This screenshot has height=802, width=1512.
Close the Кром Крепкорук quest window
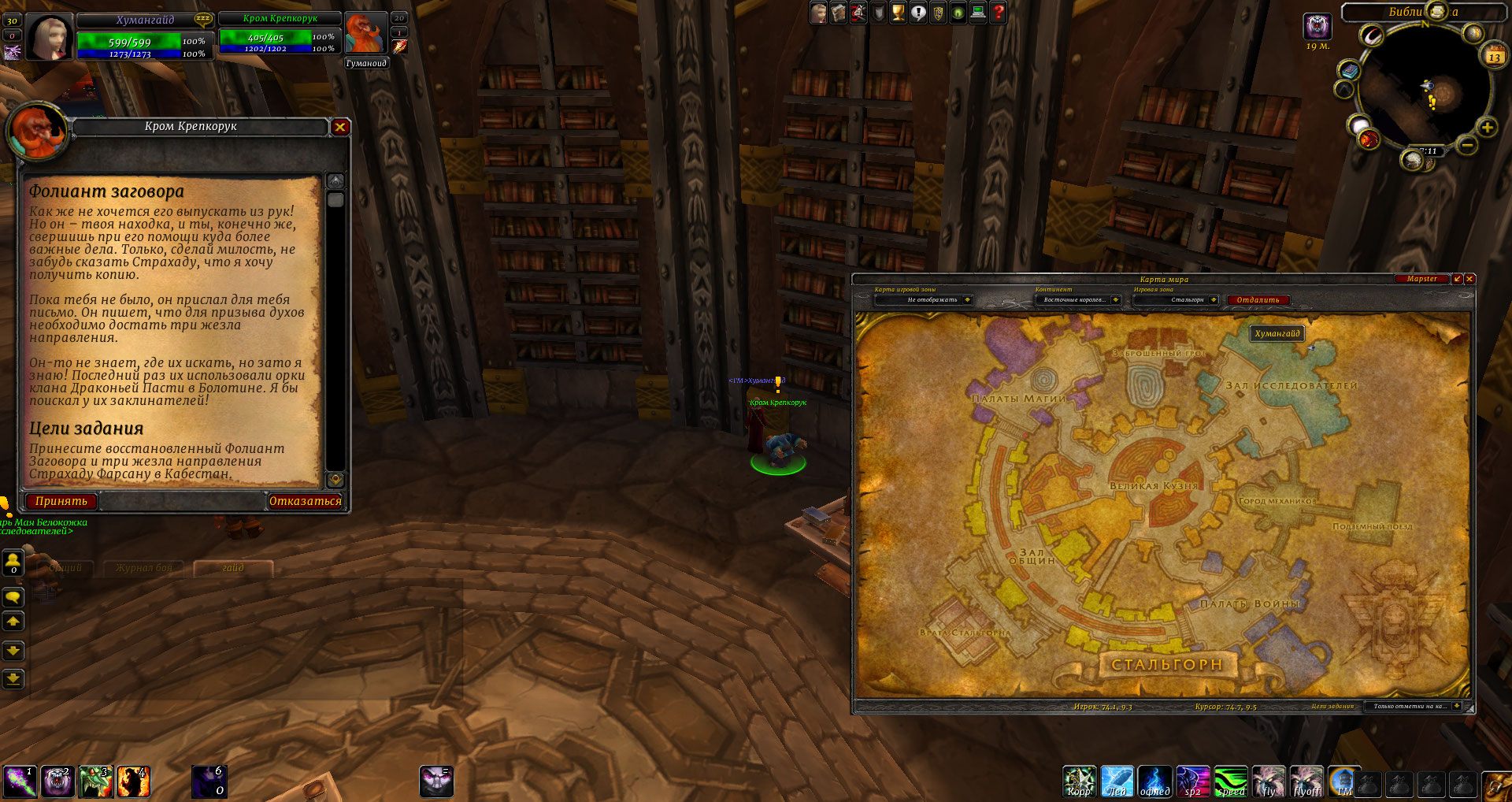click(x=340, y=127)
